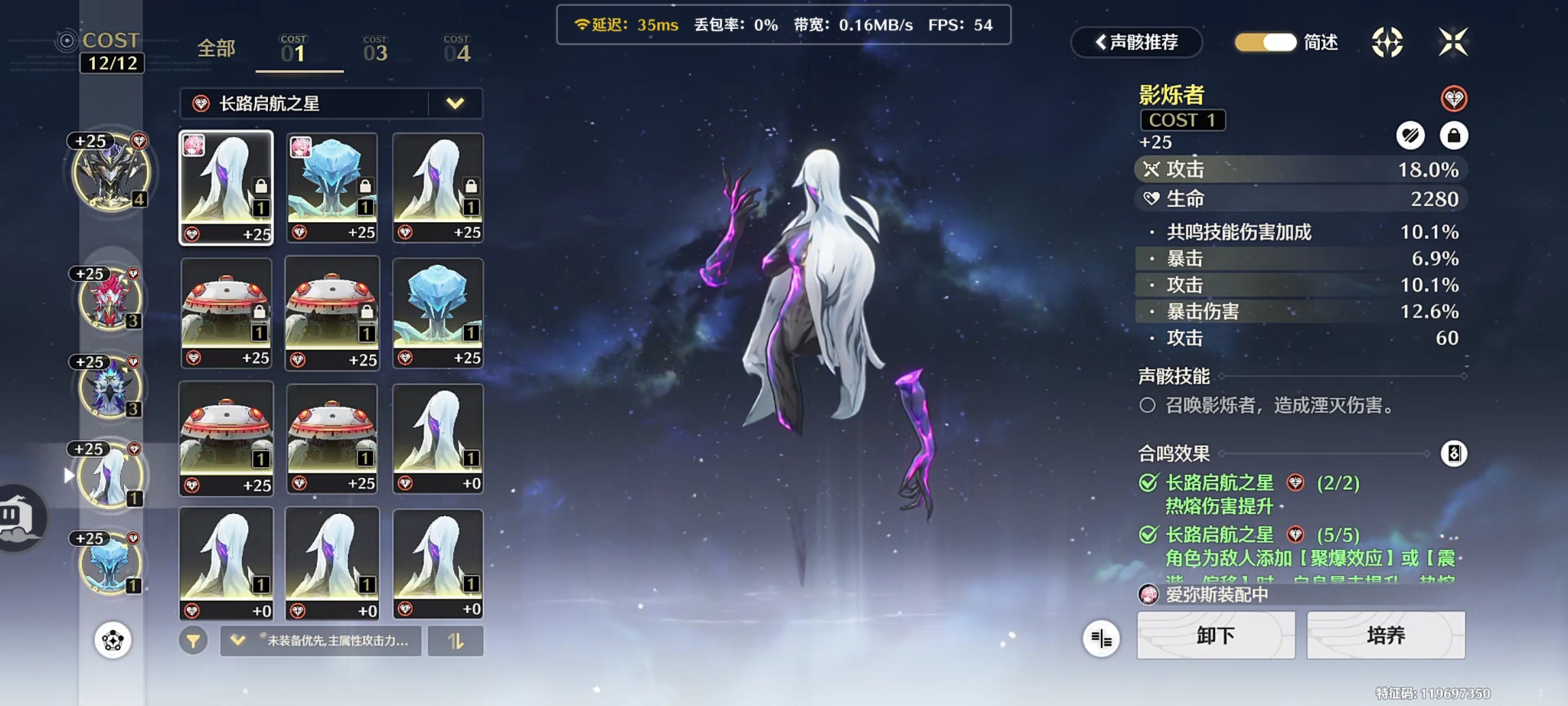Select the COST 03 tab
This screenshot has width=1568, height=706.
click(x=375, y=50)
